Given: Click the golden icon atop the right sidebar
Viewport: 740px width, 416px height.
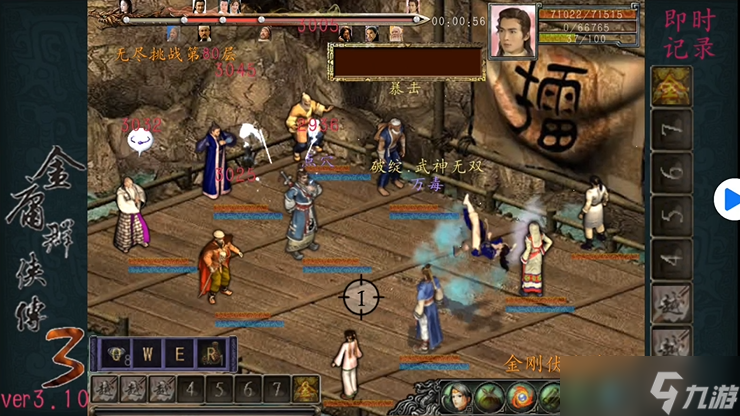Looking at the screenshot, I should 671,86.
